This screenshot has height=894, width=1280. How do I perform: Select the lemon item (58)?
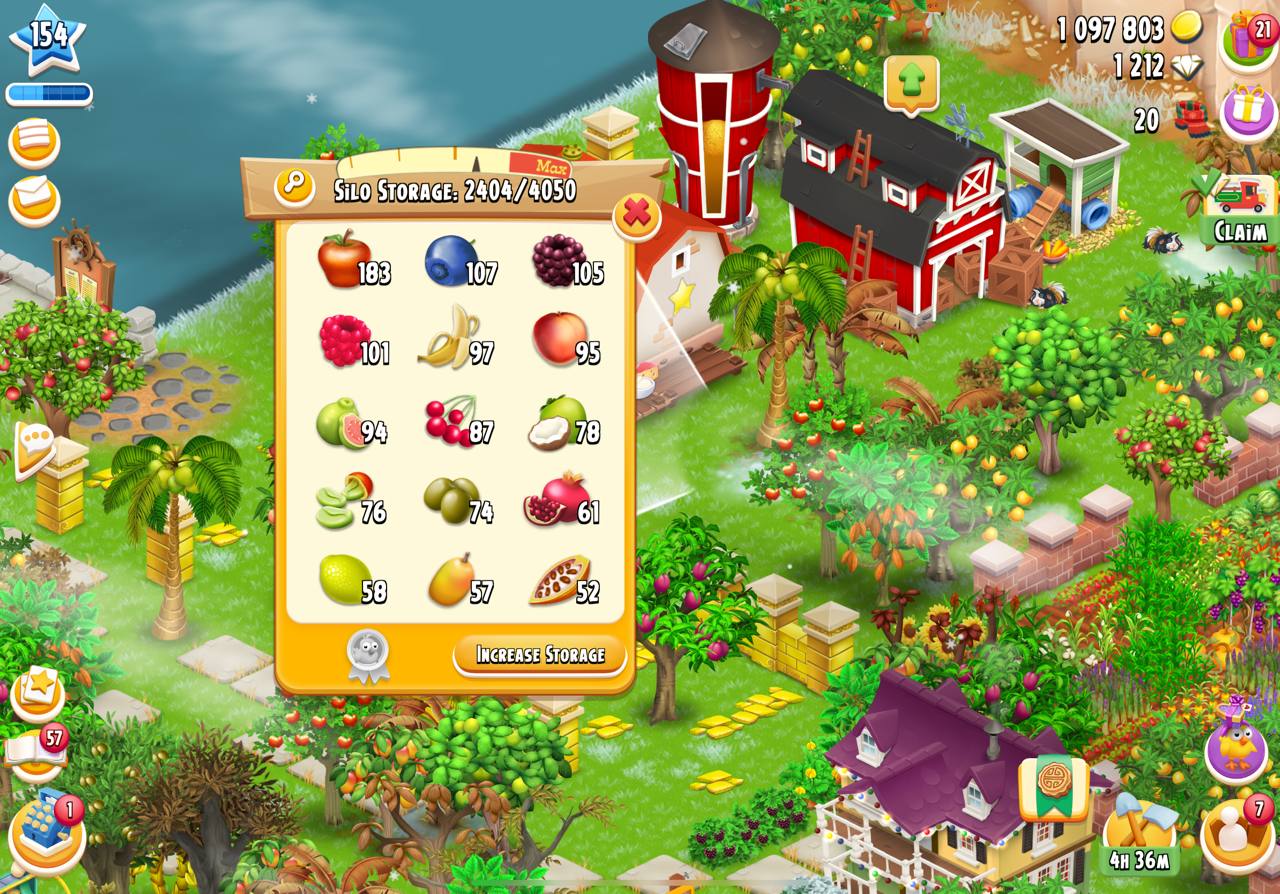(x=345, y=578)
